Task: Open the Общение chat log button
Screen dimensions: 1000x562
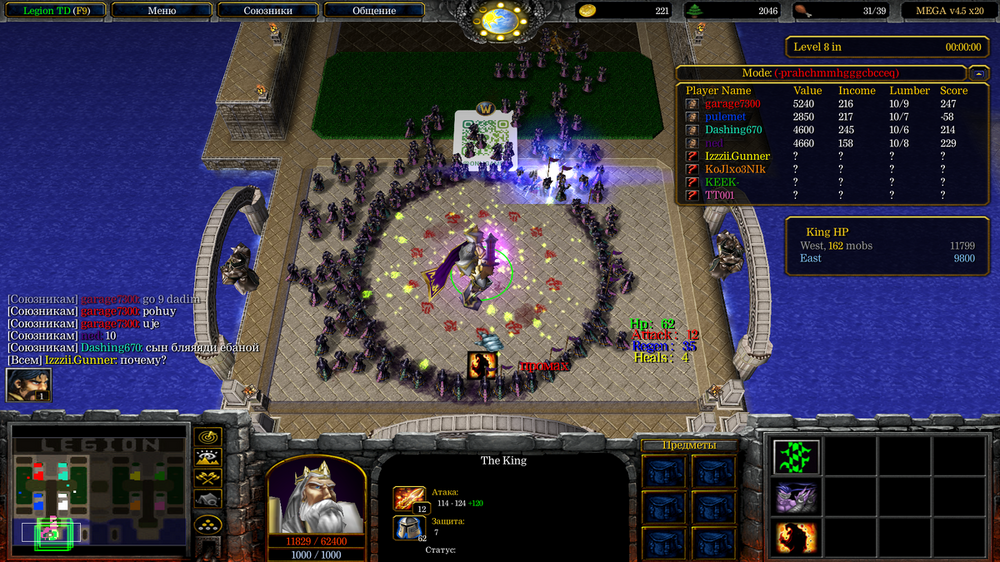Action: 374,10
